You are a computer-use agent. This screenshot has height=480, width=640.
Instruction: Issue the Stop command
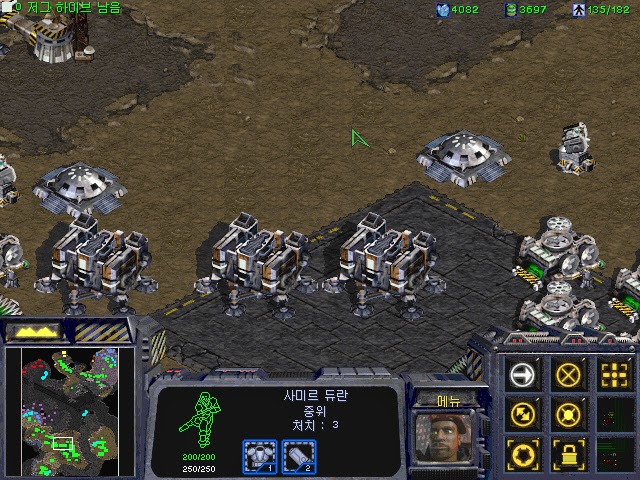click(x=569, y=375)
